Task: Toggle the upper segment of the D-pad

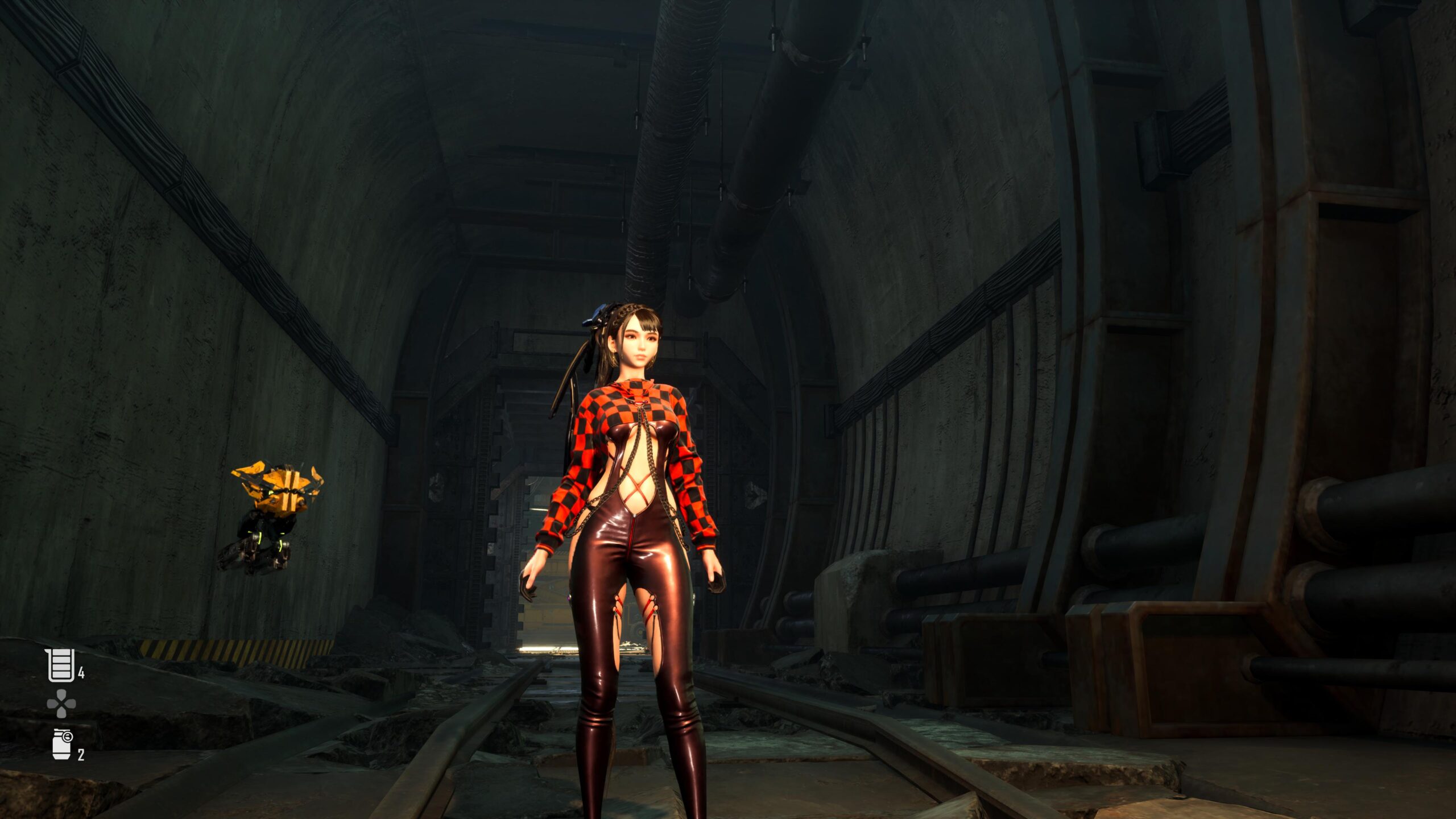Action: (61, 695)
